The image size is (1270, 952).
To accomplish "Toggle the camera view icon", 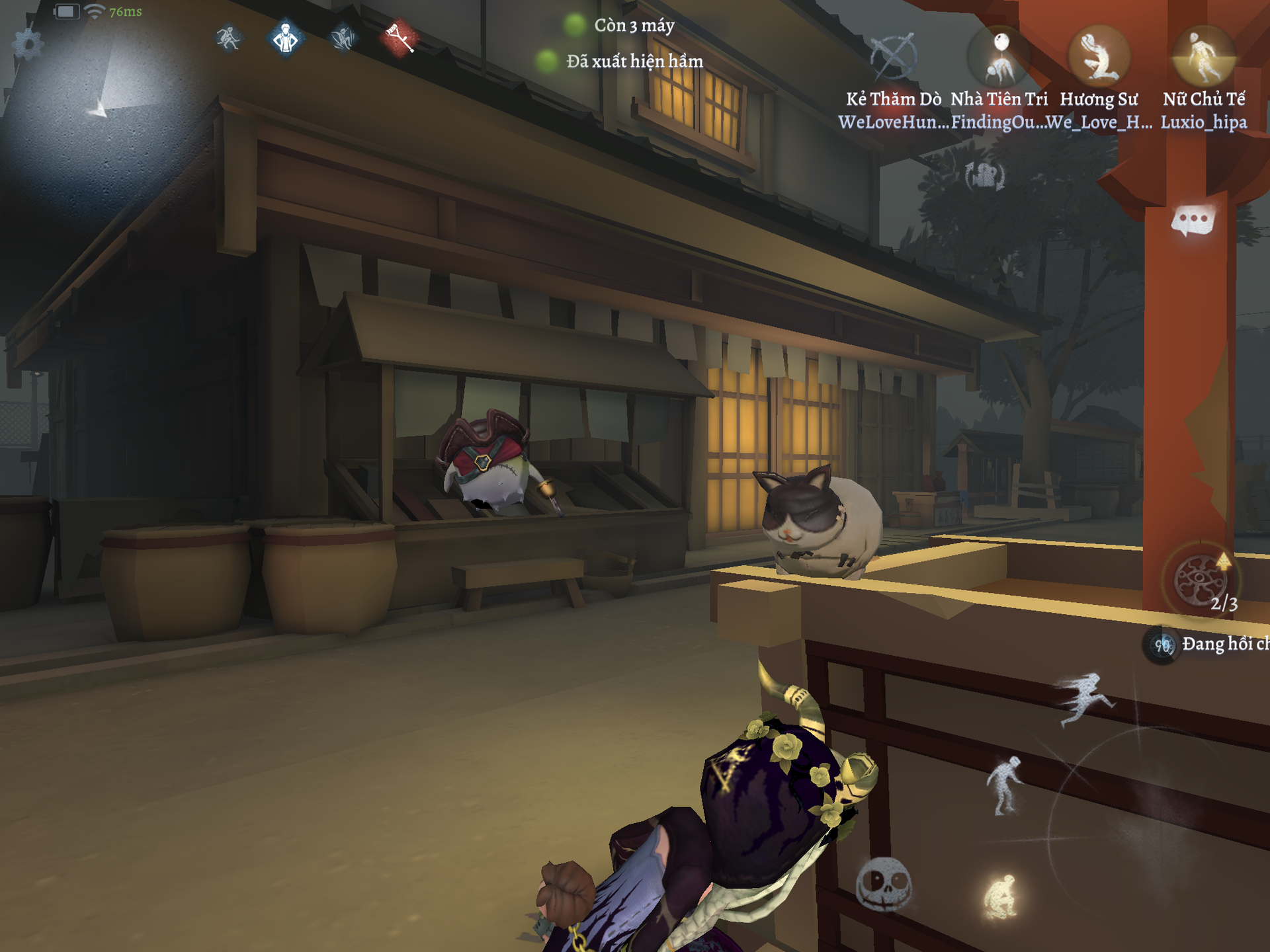I will pyautogui.click(x=985, y=176).
